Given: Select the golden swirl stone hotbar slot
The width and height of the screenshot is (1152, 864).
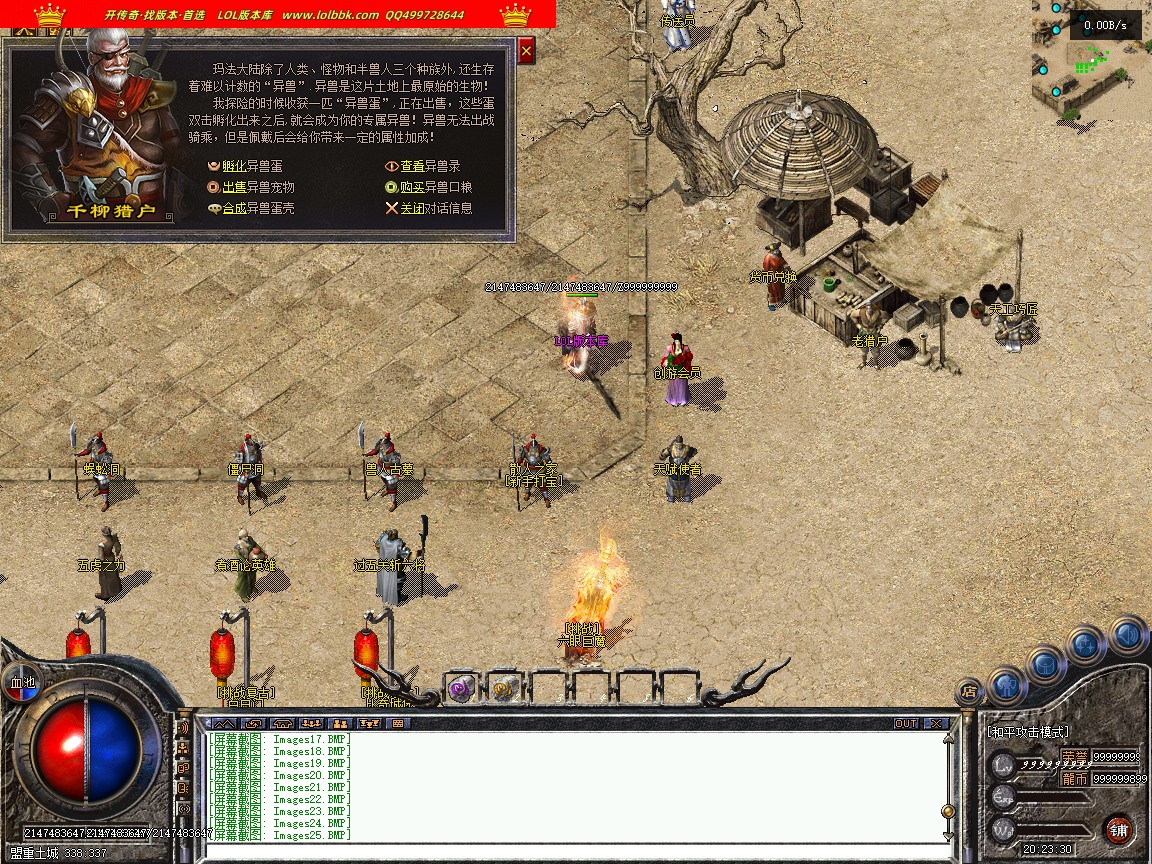Looking at the screenshot, I should click(x=504, y=687).
